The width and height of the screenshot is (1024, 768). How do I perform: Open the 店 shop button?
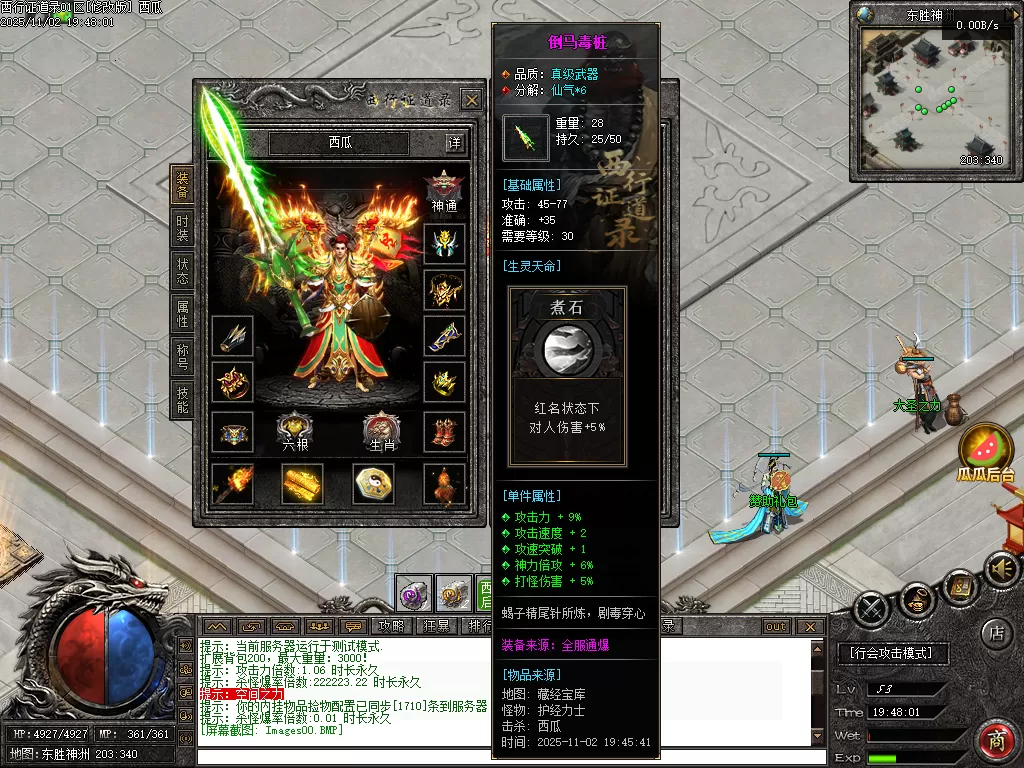996,633
